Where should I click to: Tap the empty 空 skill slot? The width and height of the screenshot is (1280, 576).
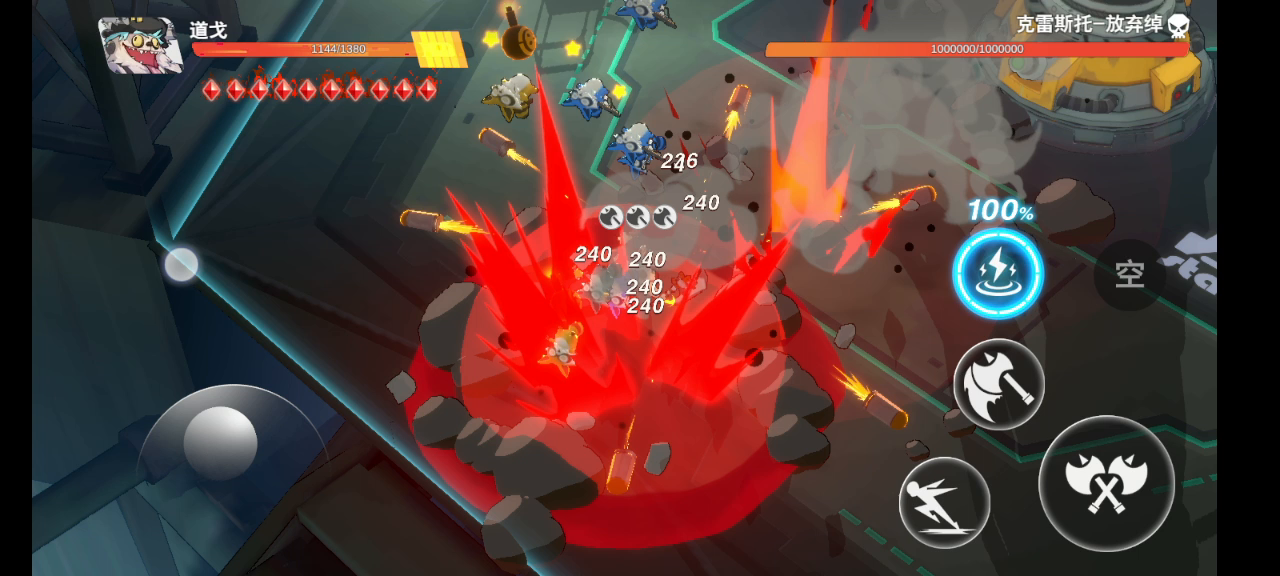coord(1129,273)
